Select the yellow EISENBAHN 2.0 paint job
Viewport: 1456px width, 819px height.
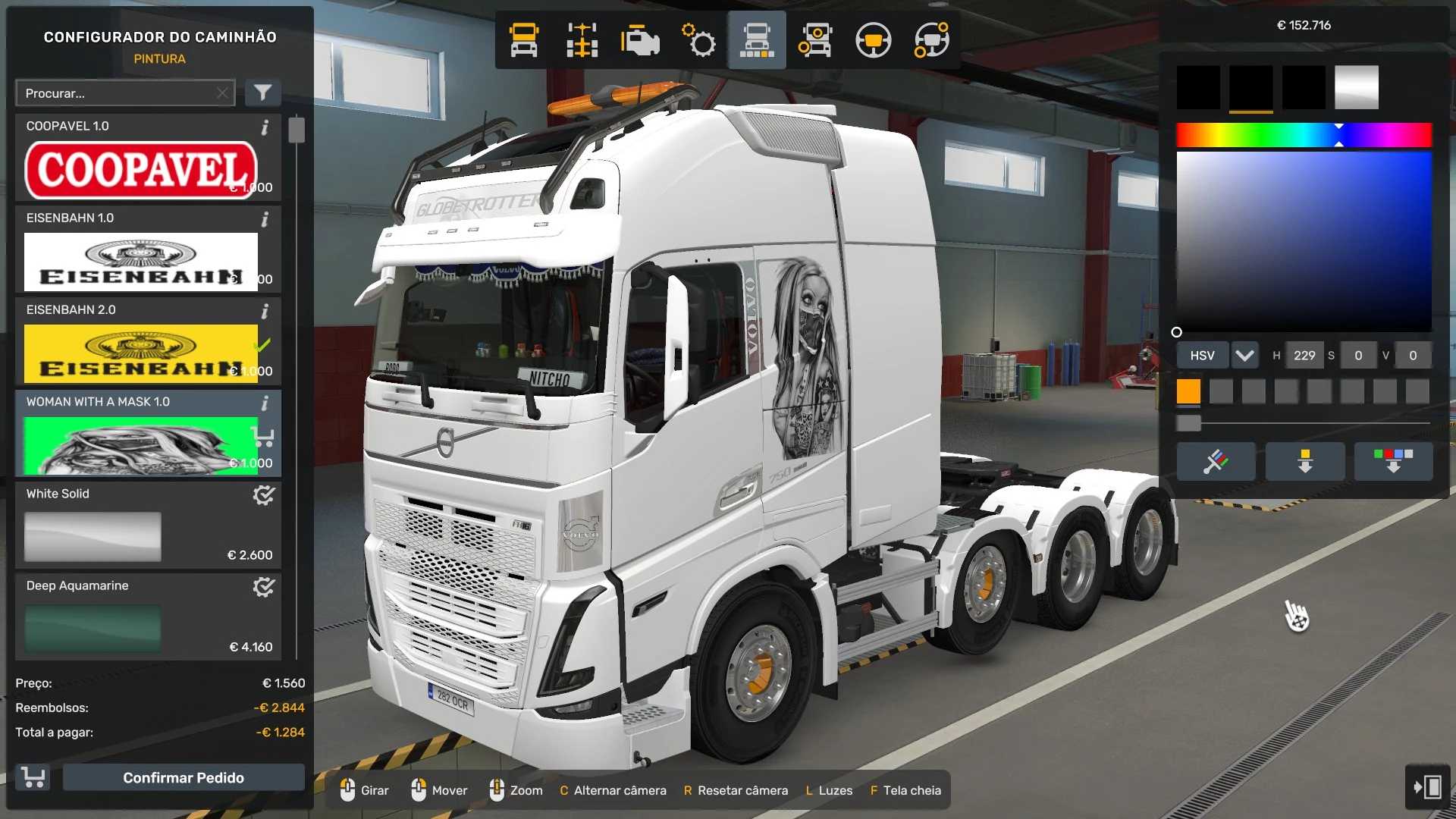[x=141, y=353]
